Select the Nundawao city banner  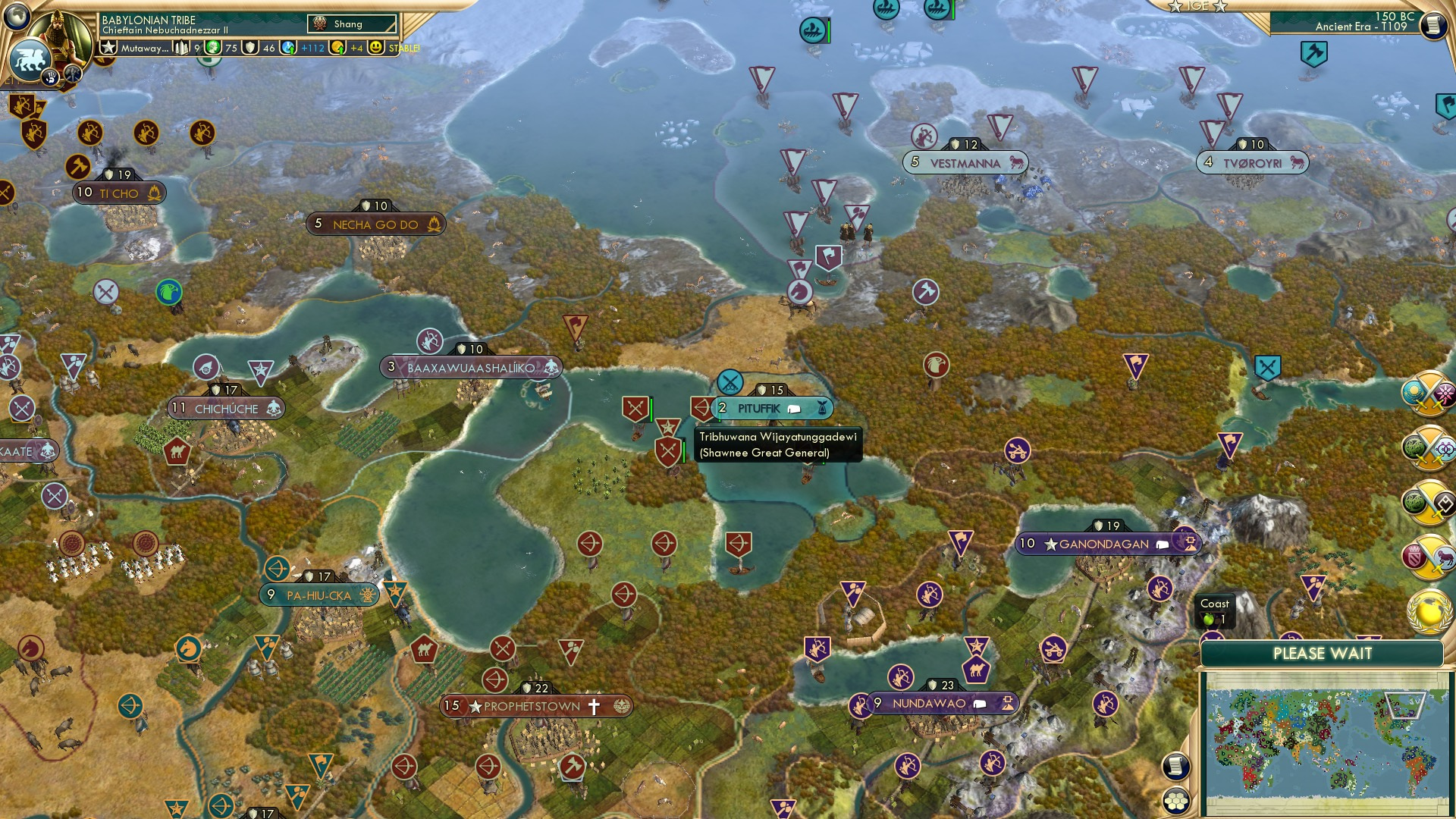[x=939, y=703]
